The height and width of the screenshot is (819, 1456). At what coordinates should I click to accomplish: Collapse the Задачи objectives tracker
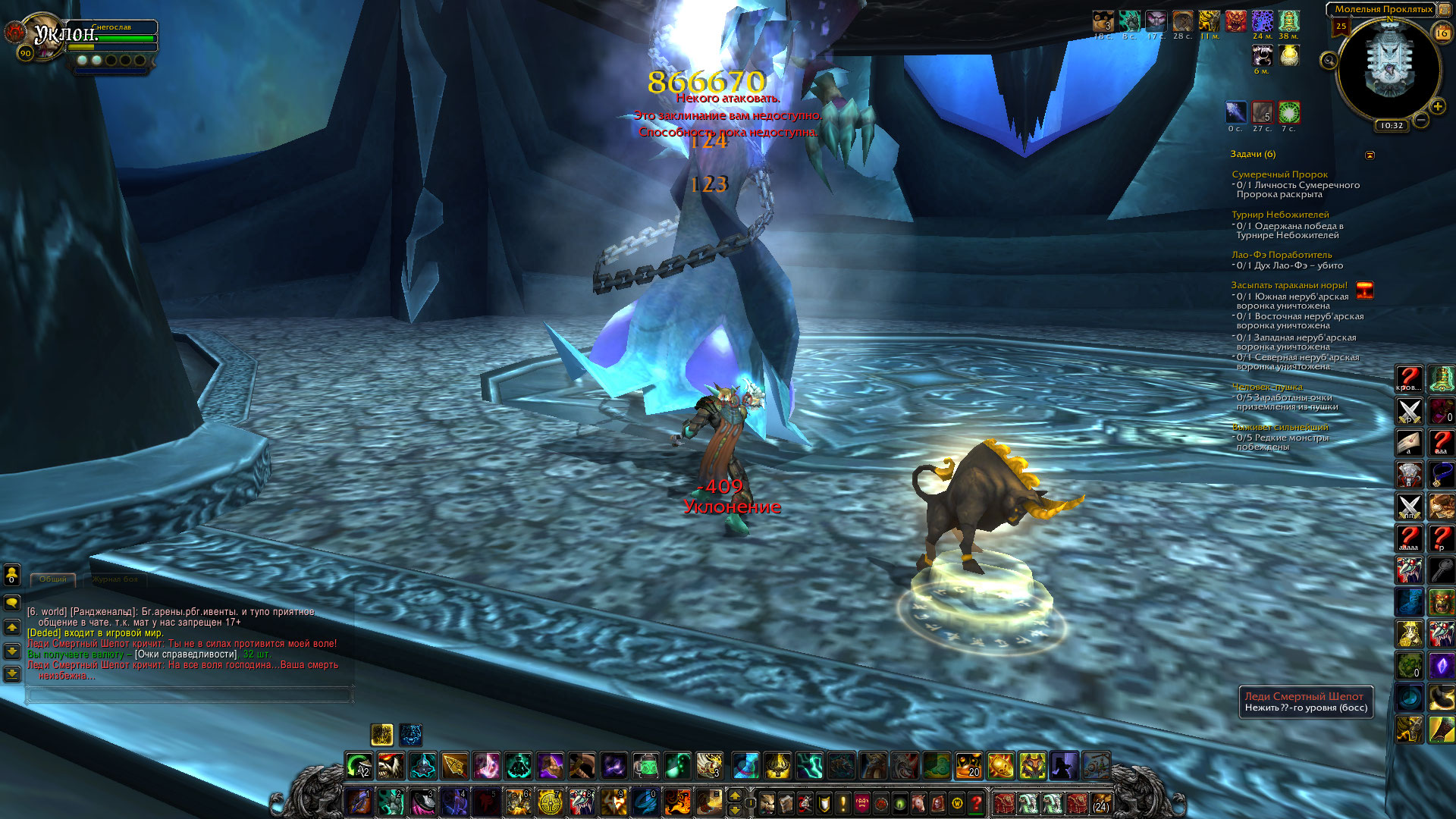click(1370, 155)
